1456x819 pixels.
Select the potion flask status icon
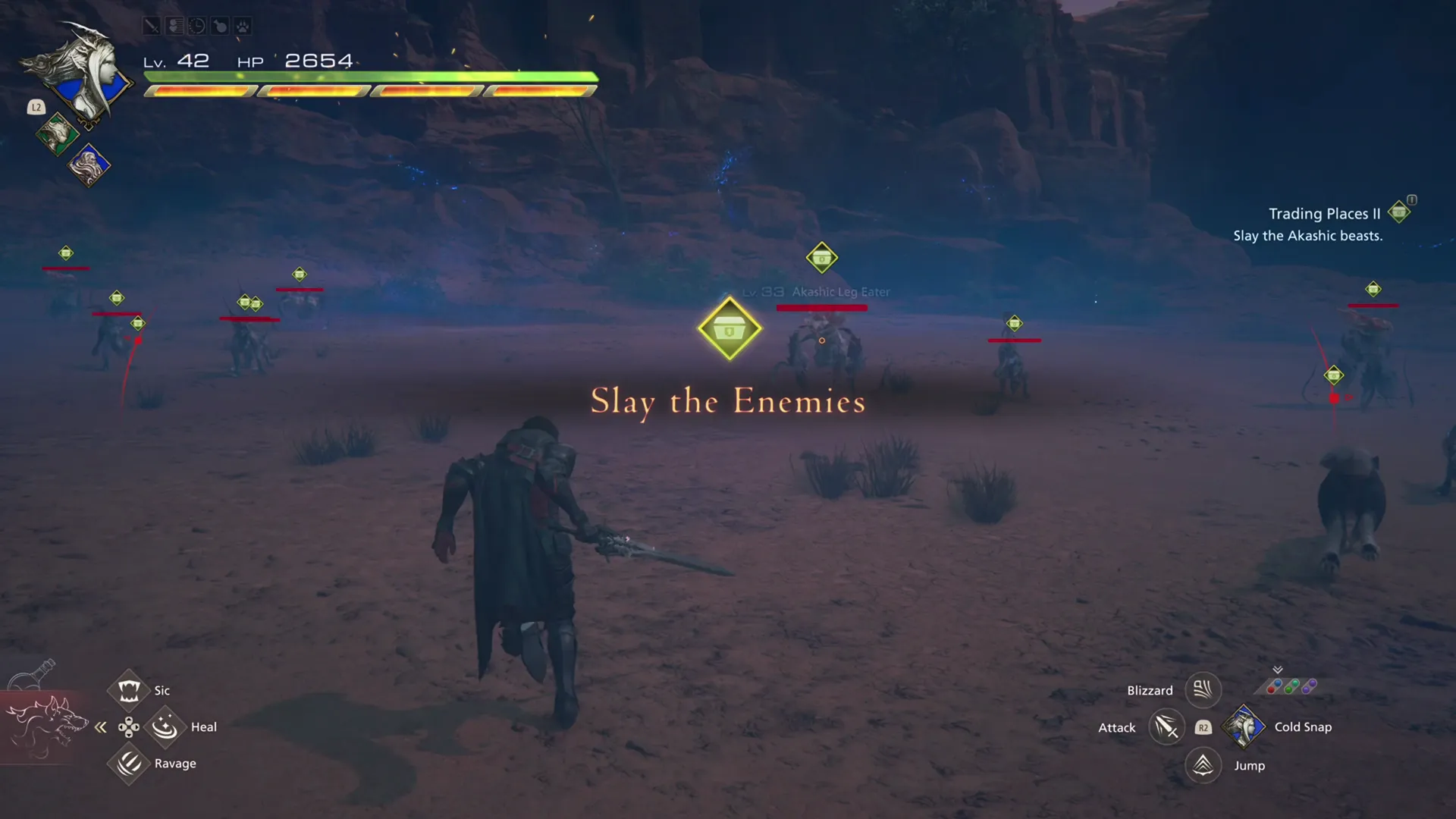pos(220,25)
